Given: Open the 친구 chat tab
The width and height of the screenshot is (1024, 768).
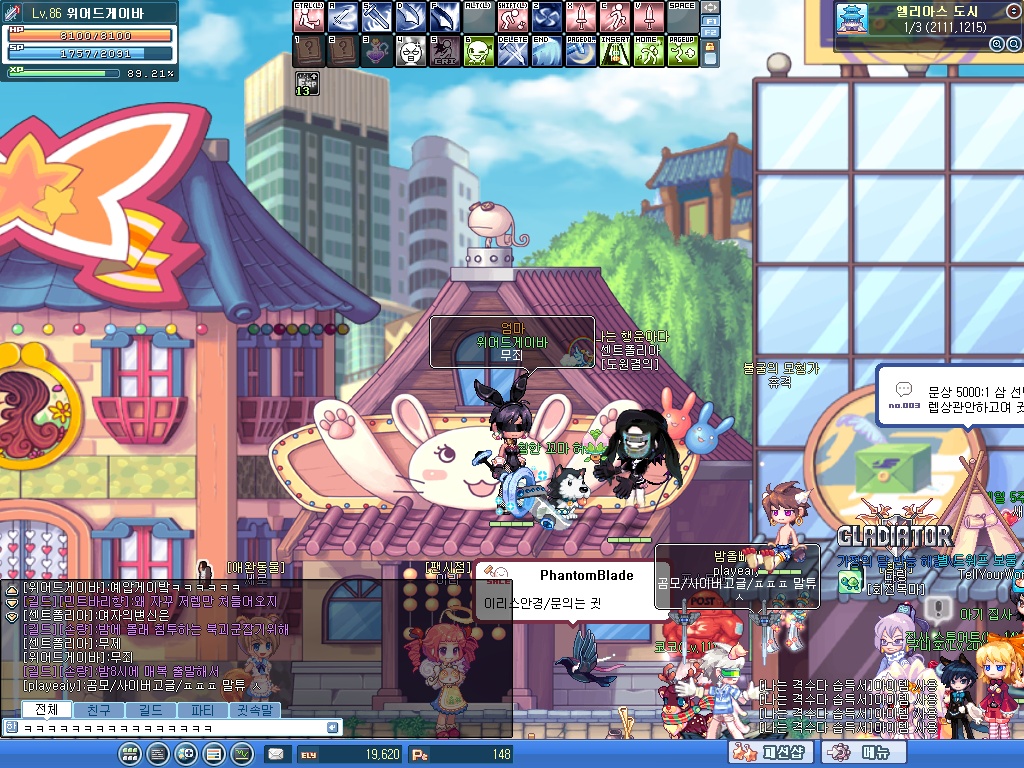Looking at the screenshot, I should coord(99,709).
